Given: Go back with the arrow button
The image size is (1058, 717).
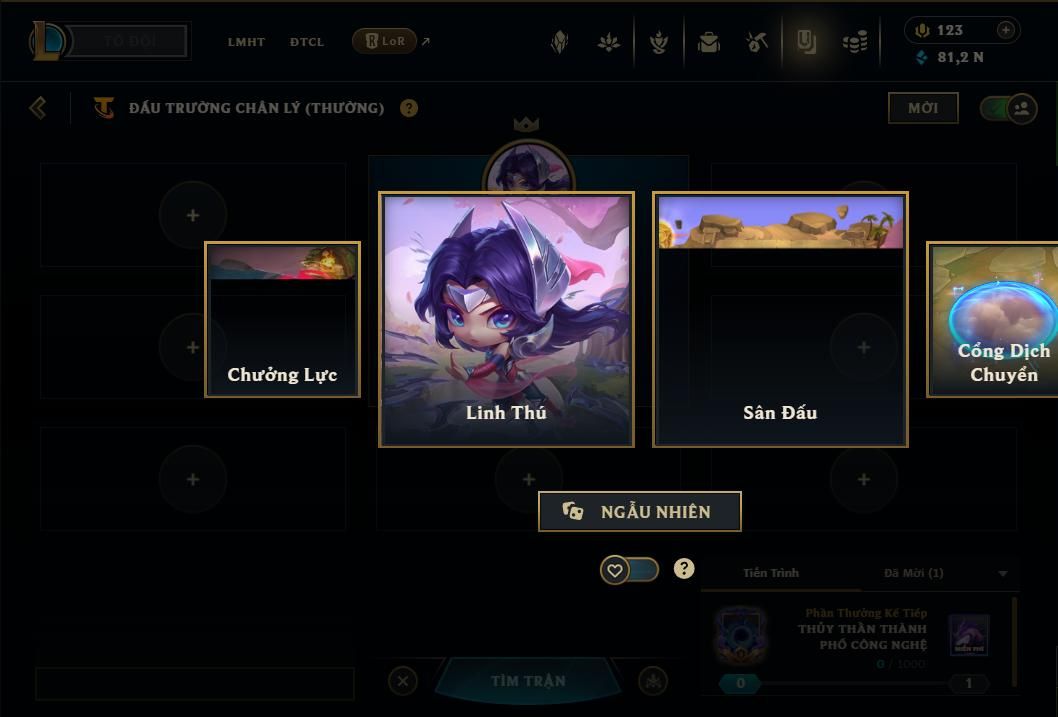Looking at the screenshot, I should tap(38, 108).
